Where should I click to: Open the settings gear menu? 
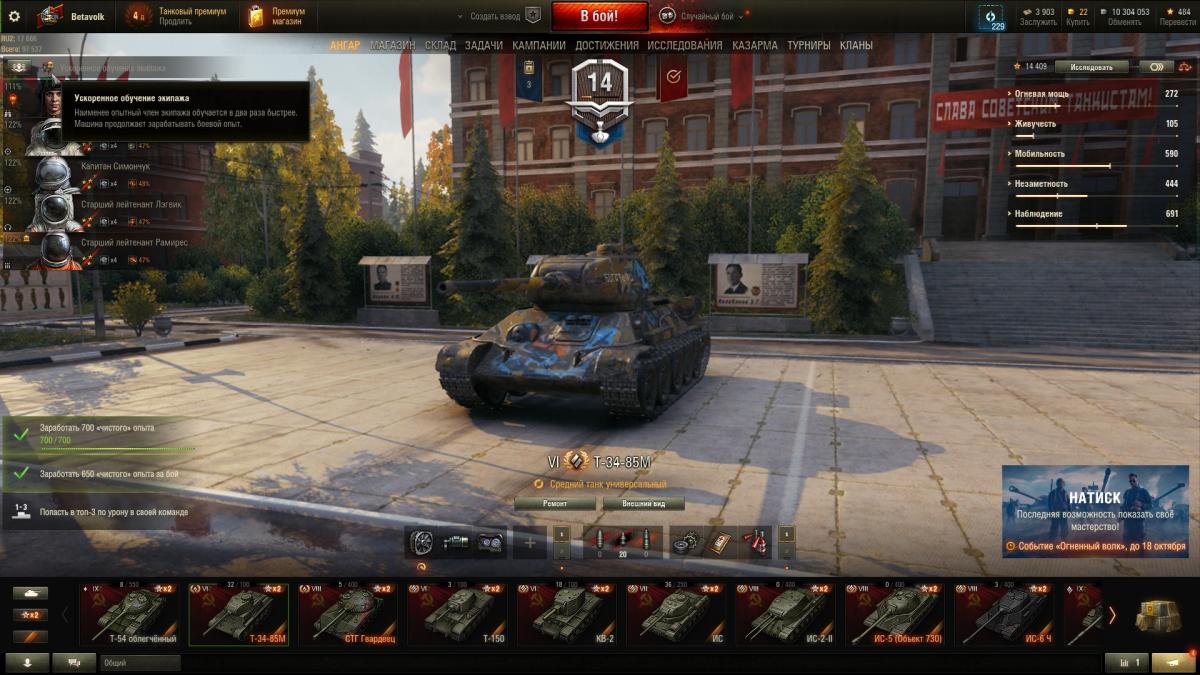(x=14, y=16)
